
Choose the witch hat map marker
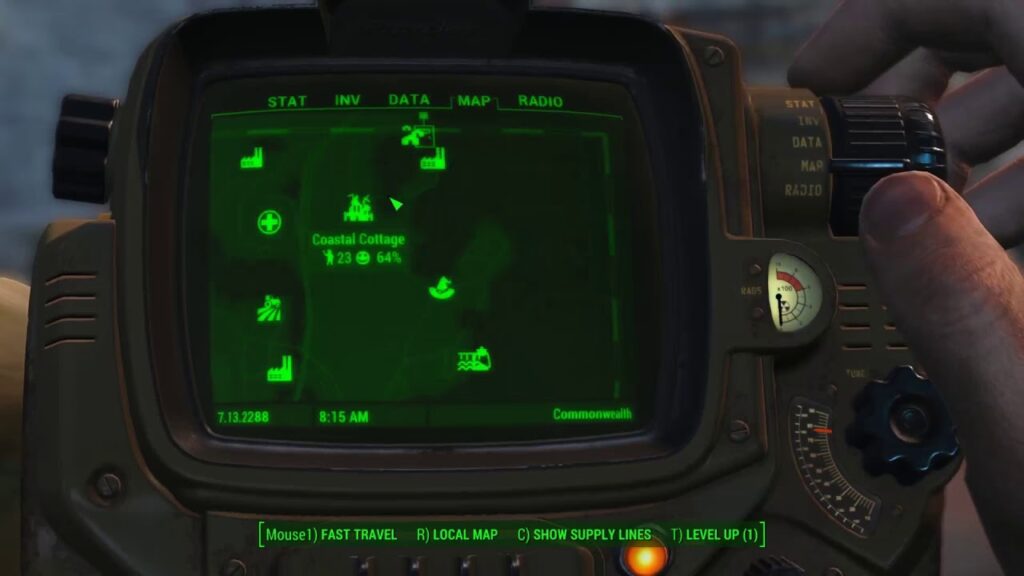pyautogui.click(x=439, y=288)
